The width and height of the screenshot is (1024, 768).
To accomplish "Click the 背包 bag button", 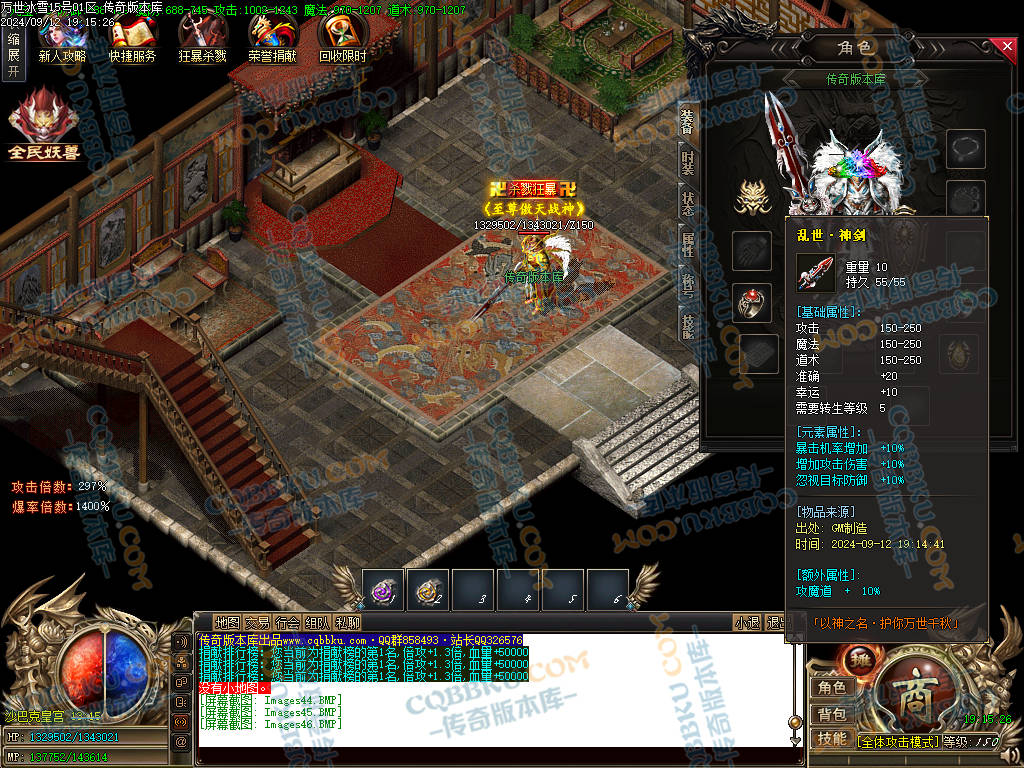I will tap(832, 714).
